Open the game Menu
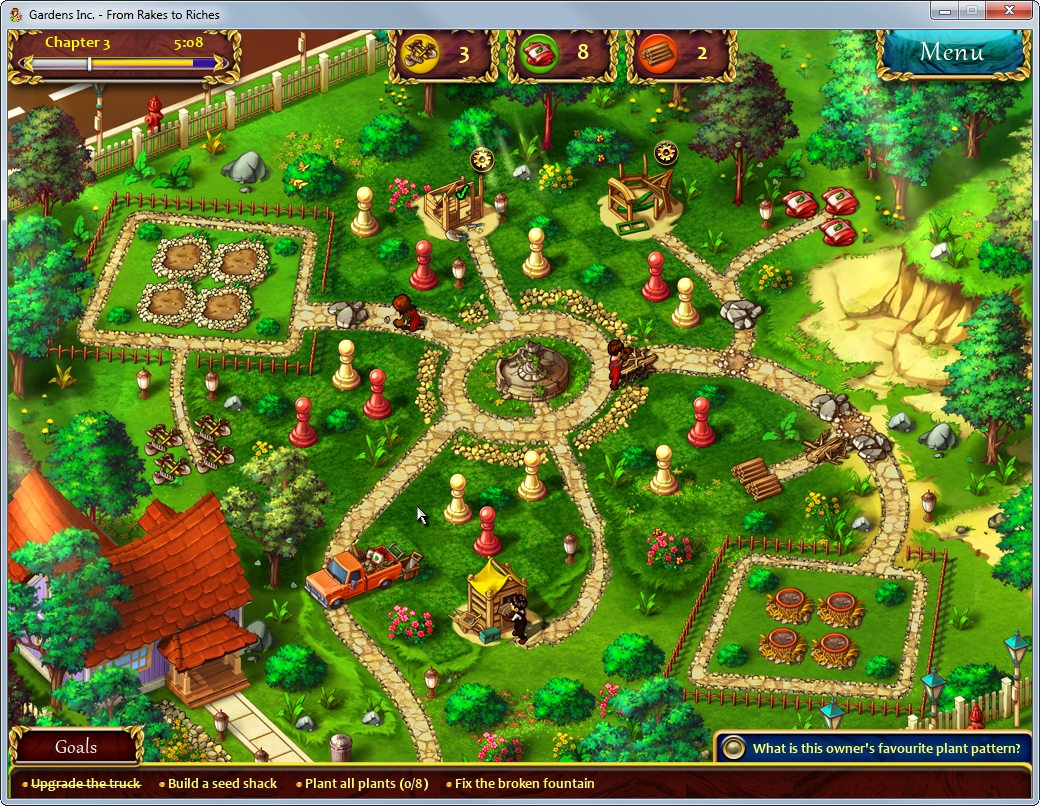 click(x=951, y=53)
